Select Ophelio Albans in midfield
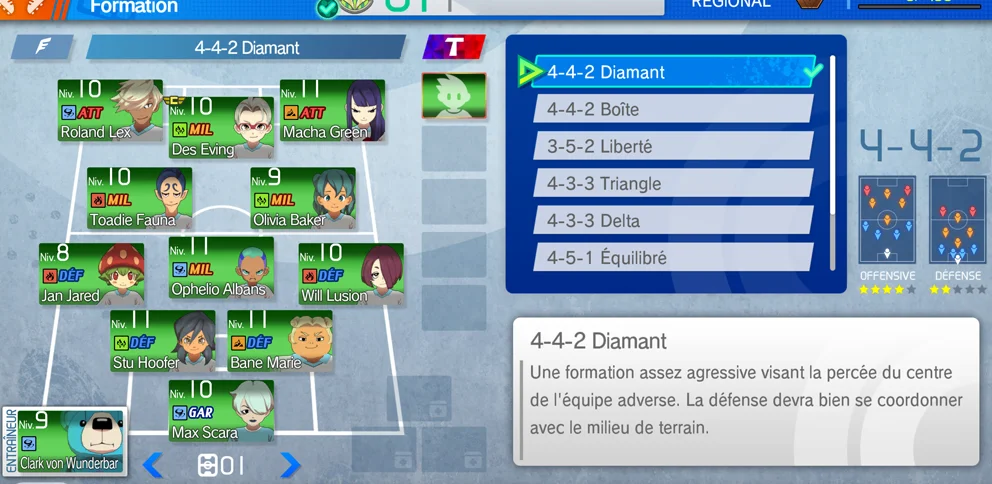The height and width of the screenshot is (484, 992). [221, 268]
